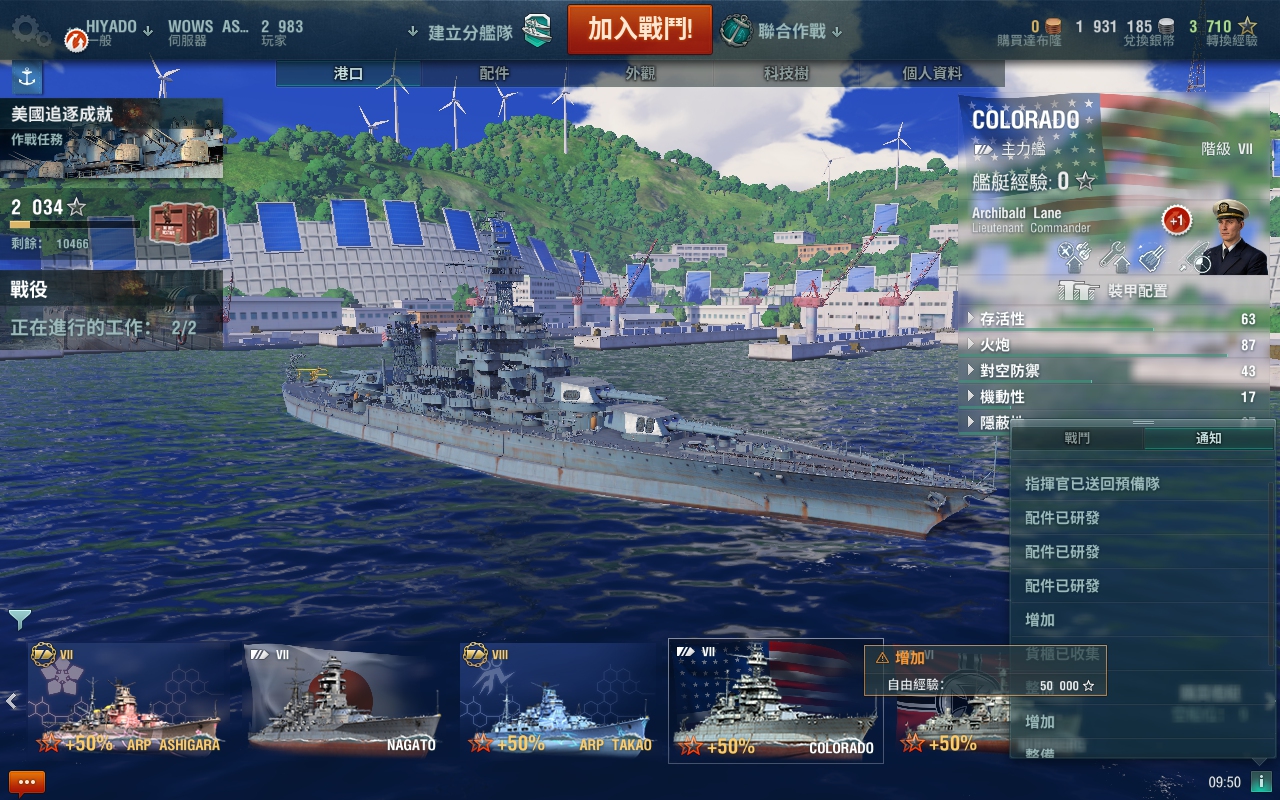Open the ship carousel filter funnel

20,620
